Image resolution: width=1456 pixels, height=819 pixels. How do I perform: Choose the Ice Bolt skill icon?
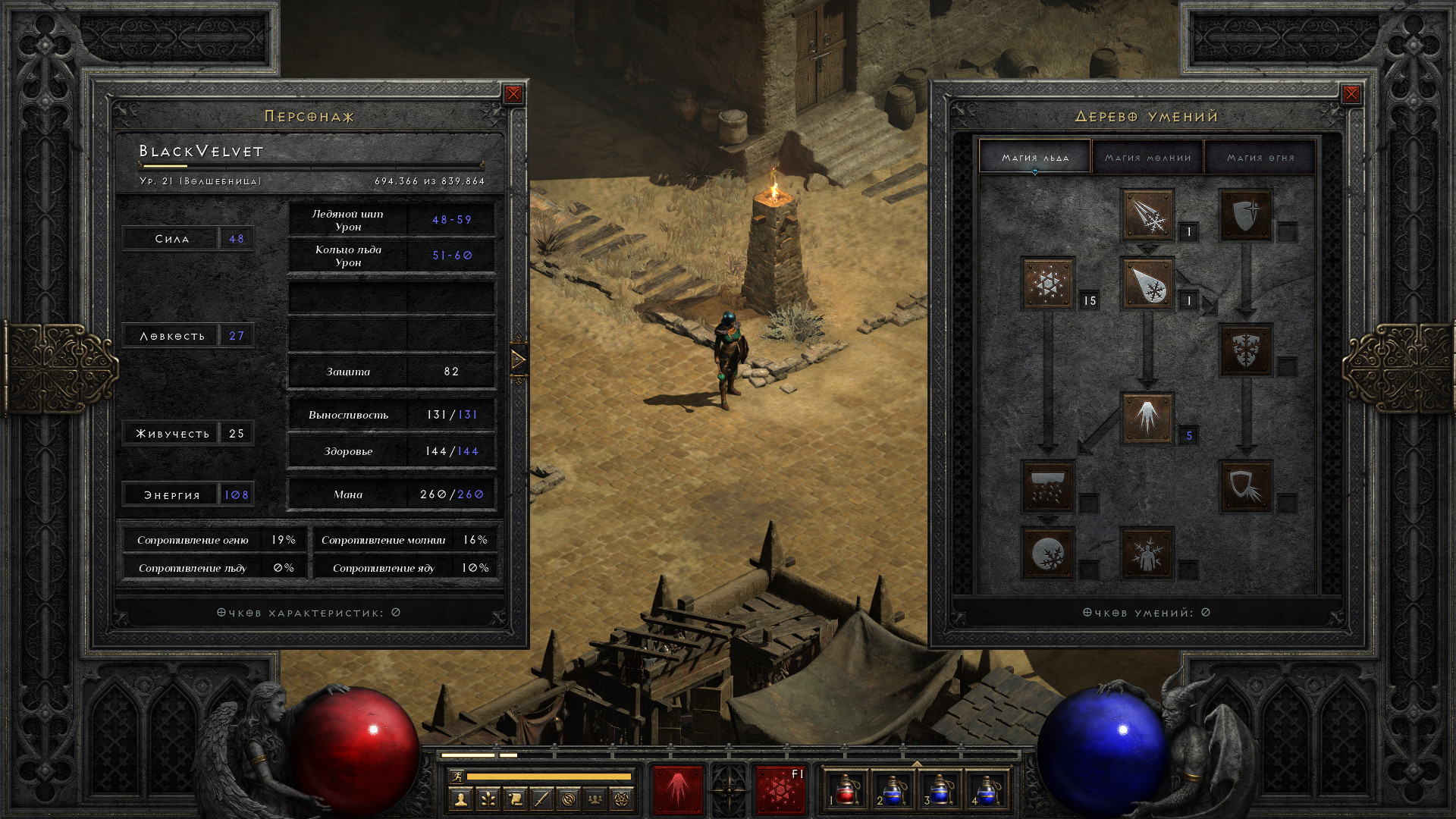click(1147, 215)
